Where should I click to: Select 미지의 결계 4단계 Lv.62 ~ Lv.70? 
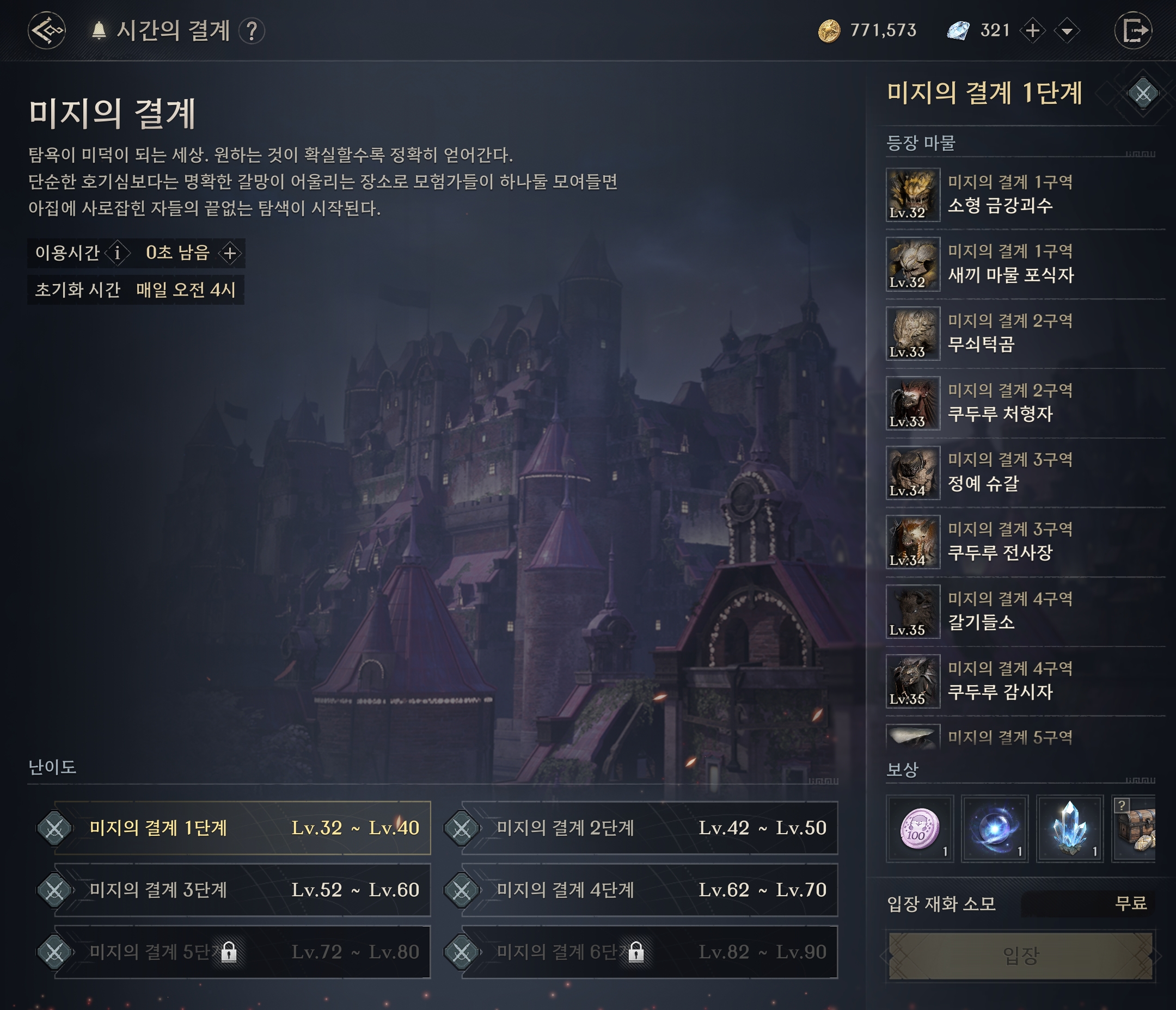[x=650, y=890]
